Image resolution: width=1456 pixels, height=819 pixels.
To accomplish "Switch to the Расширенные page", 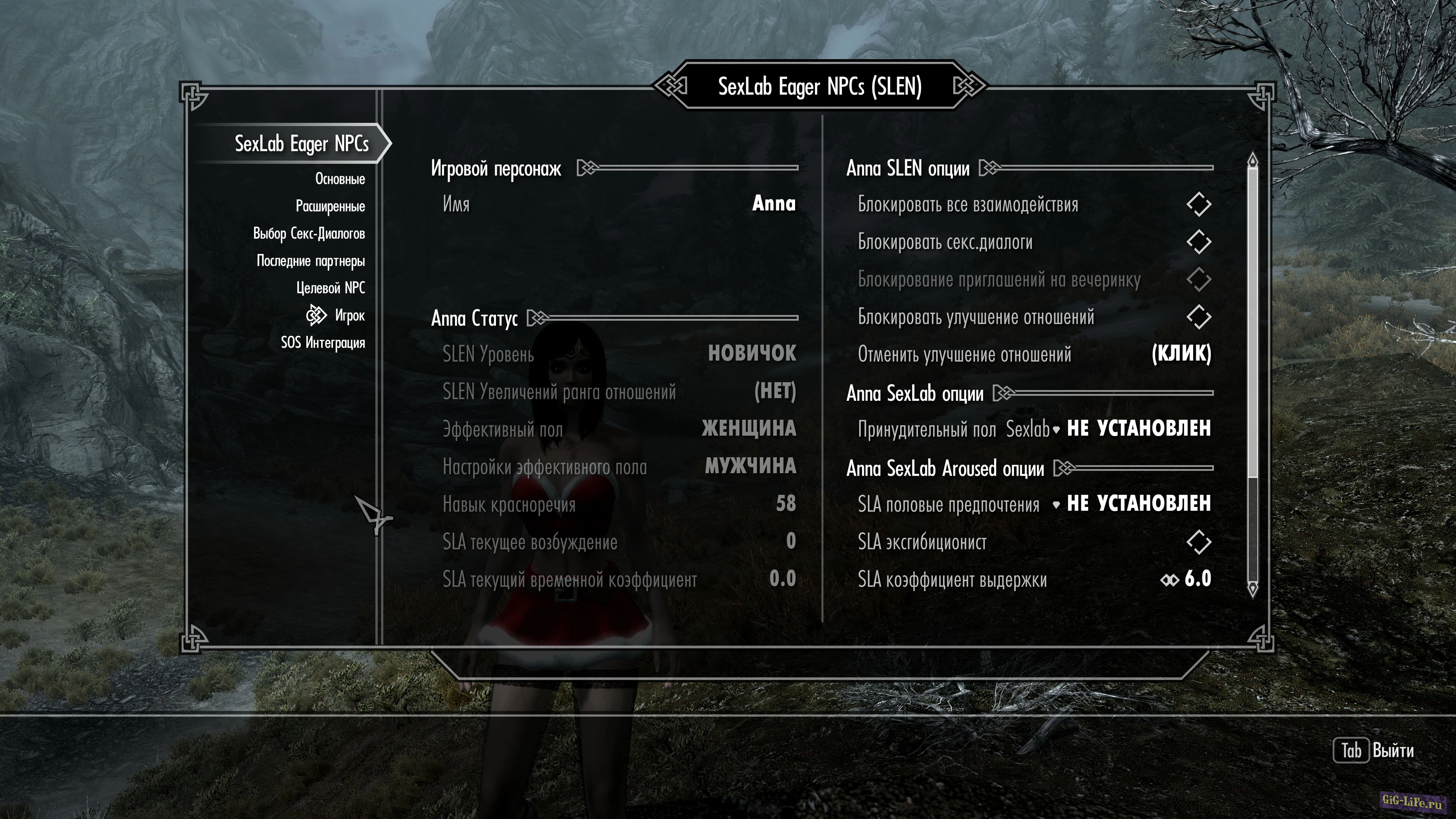I will [x=330, y=206].
